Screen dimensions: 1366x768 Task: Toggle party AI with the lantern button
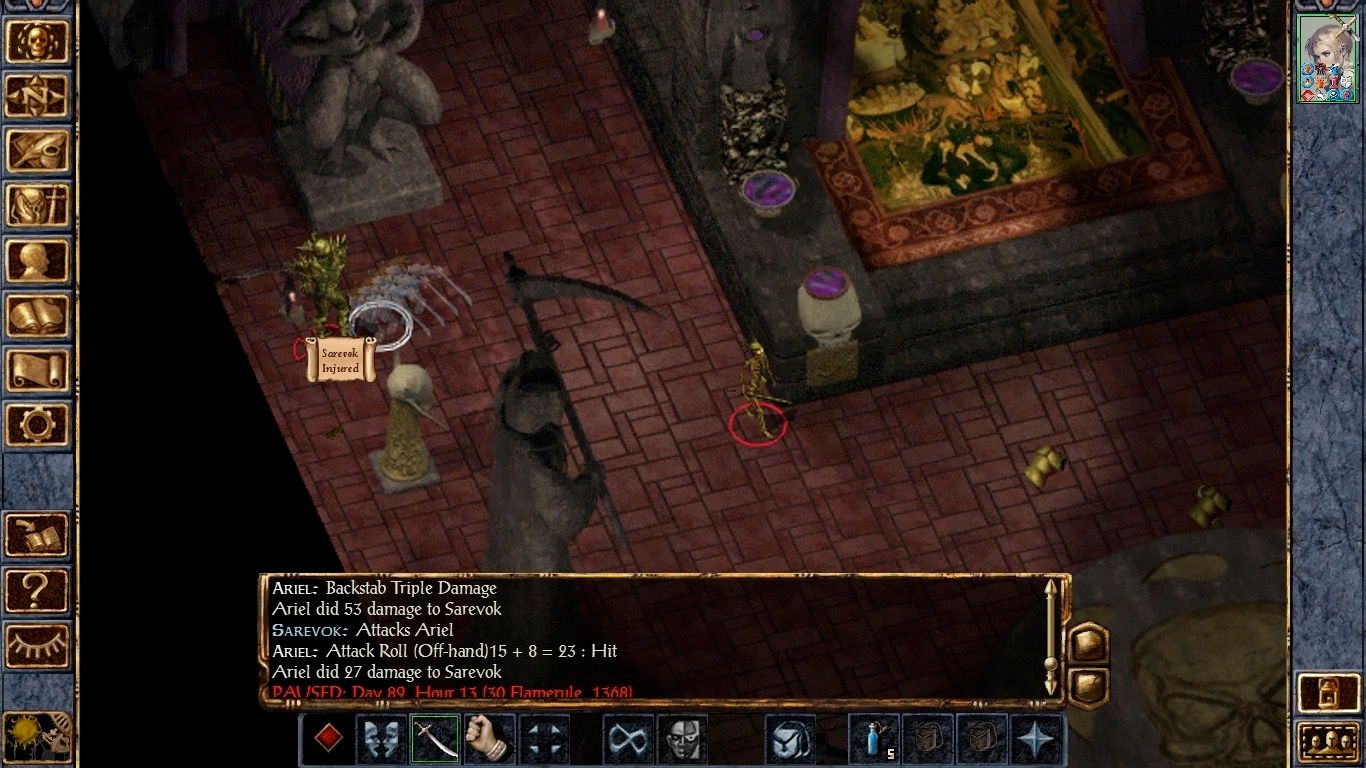(1329, 691)
